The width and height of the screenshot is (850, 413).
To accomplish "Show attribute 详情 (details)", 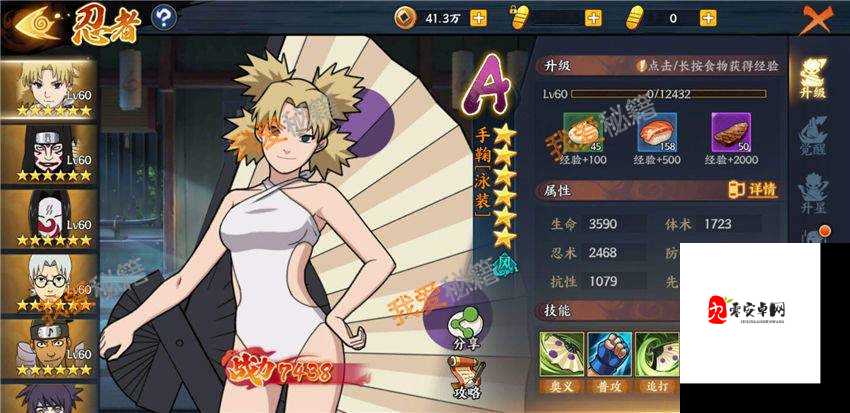I will point(753,190).
